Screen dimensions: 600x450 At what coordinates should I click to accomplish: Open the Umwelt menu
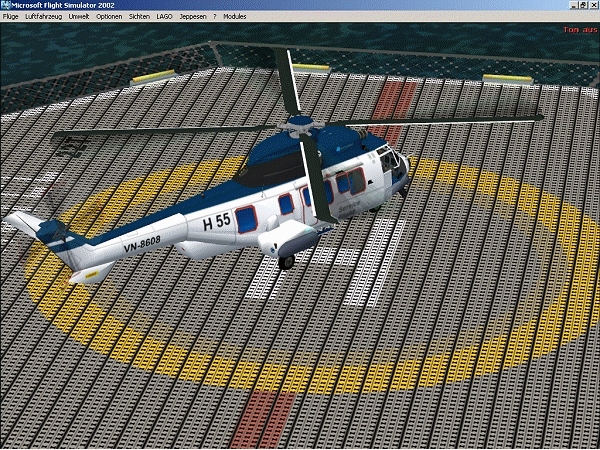(79, 18)
